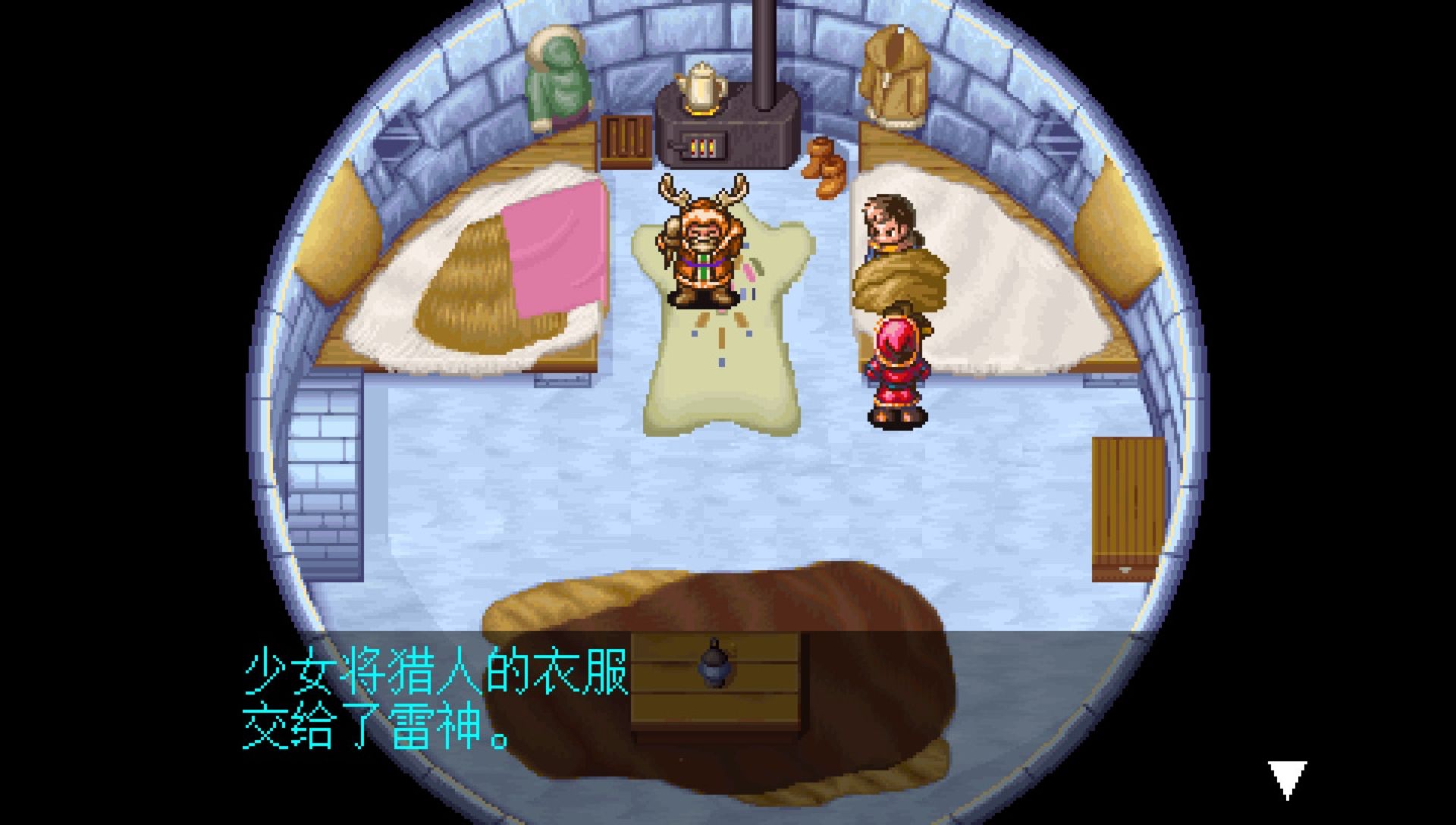
Task: Click the green parka hanging on the wall
Action: point(557,76)
